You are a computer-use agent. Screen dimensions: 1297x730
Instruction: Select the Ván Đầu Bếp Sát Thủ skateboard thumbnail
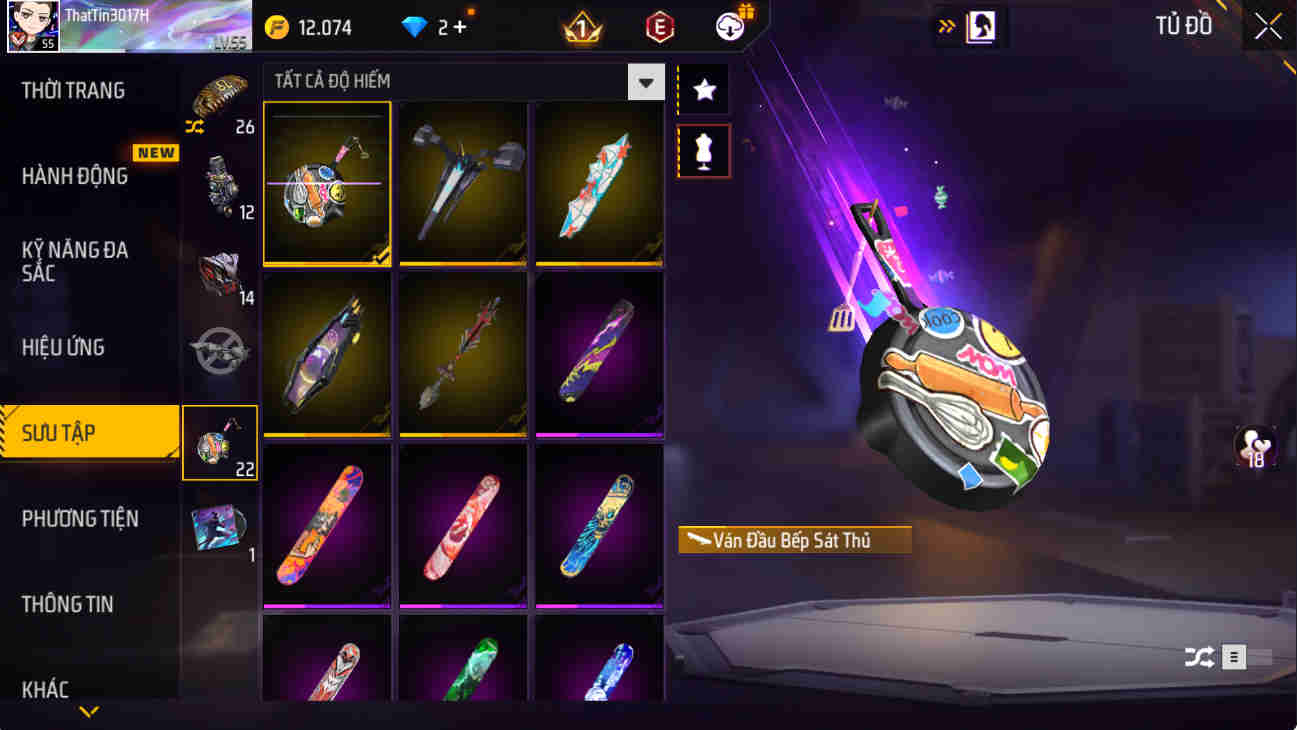tap(327, 183)
